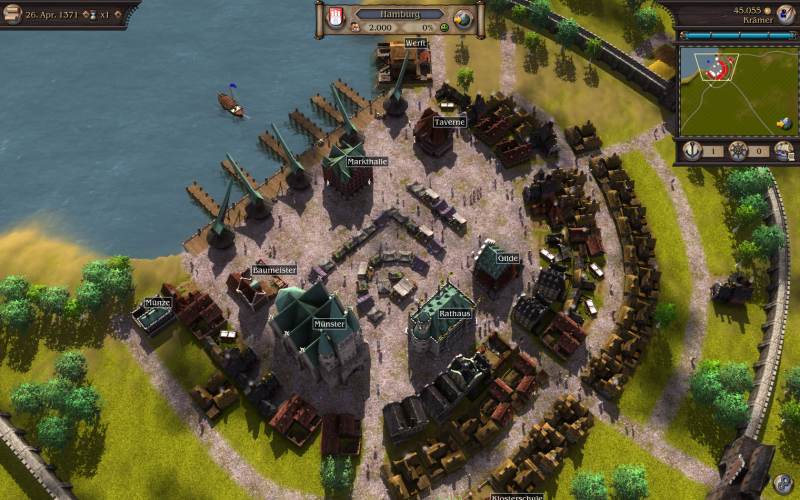Open the sea map via globe icon
This screenshot has width=800, height=500.
coord(462,19)
